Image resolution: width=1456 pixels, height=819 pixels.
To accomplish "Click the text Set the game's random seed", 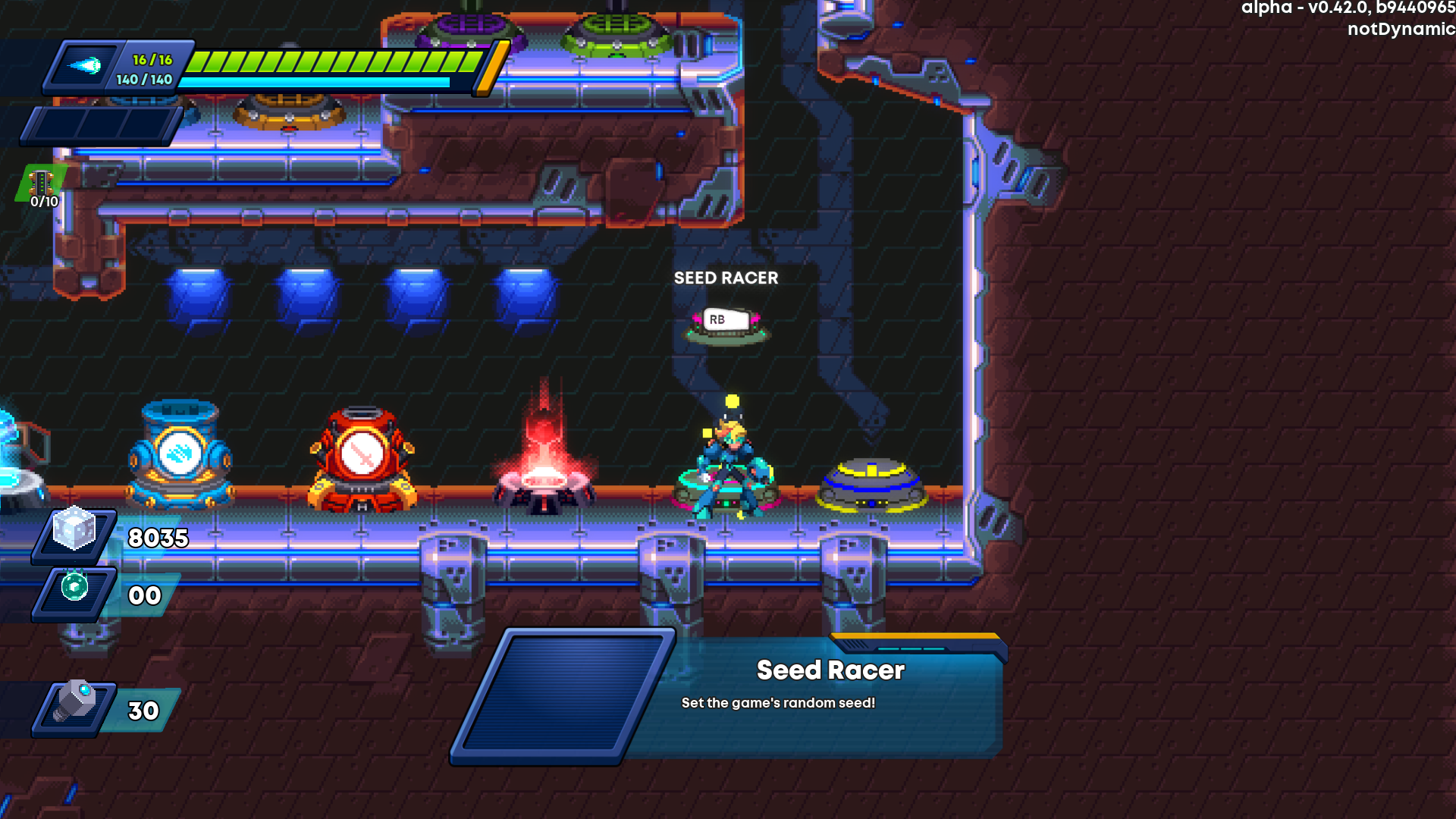I will pos(778,702).
